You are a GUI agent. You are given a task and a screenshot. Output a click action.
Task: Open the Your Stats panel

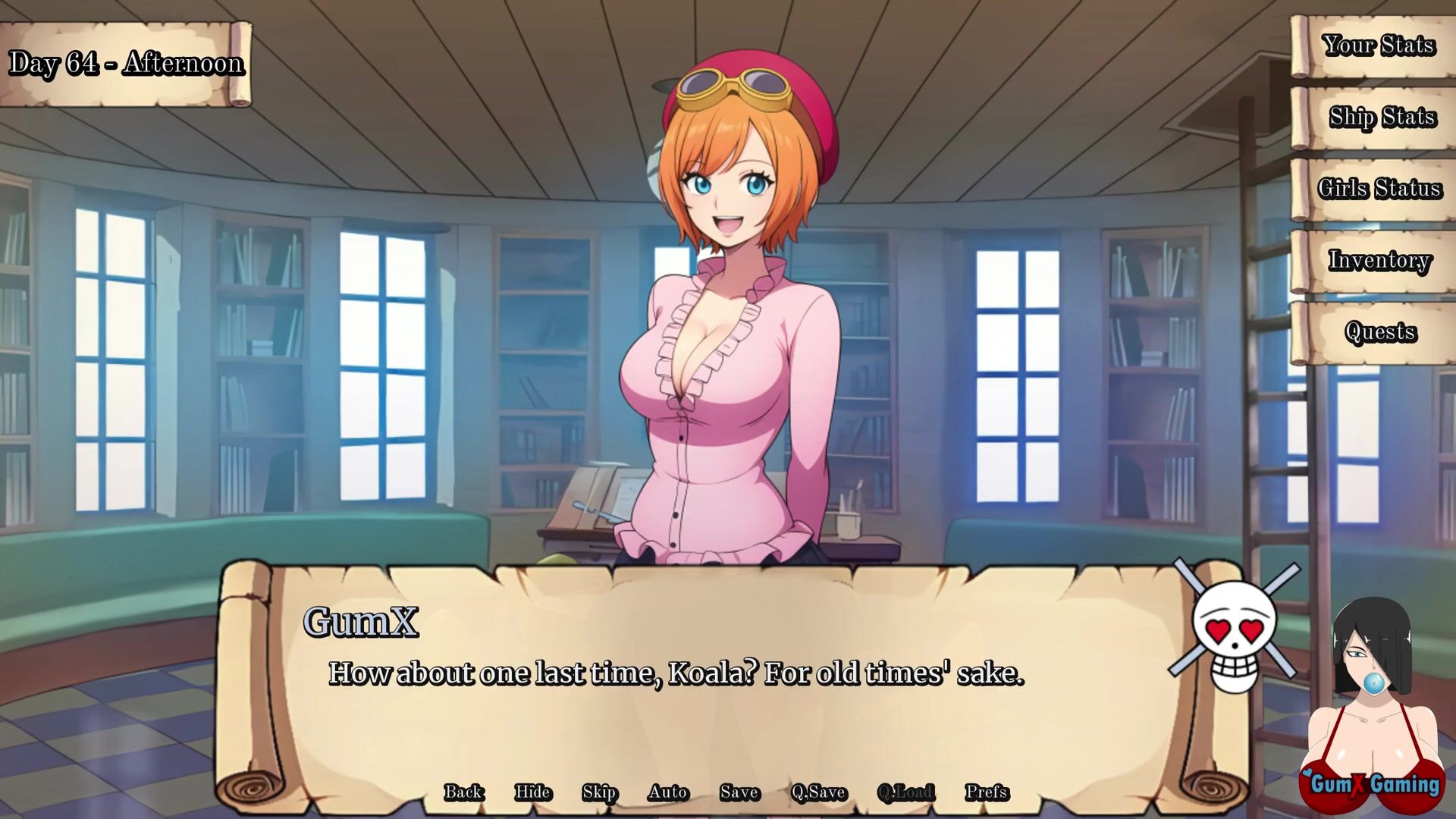click(1378, 46)
